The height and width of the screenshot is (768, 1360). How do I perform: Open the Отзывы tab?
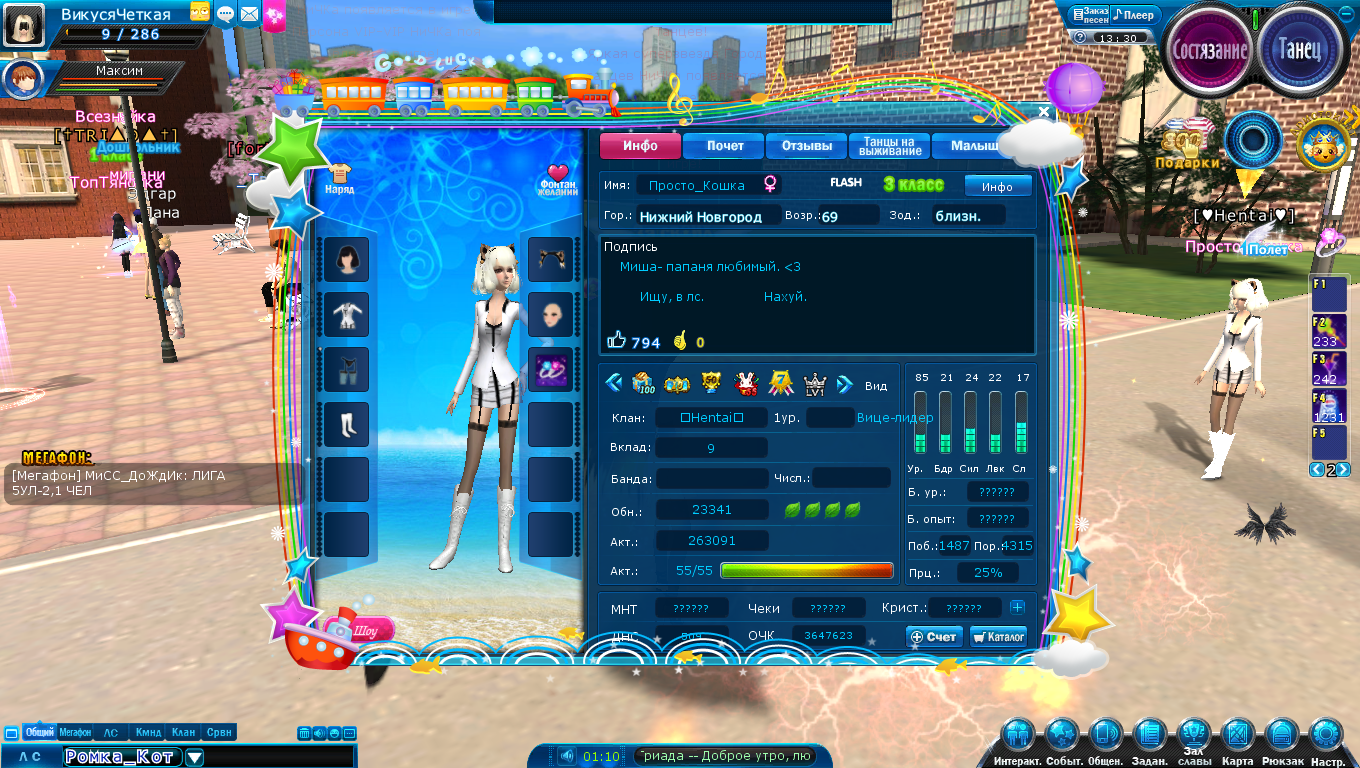click(807, 146)
